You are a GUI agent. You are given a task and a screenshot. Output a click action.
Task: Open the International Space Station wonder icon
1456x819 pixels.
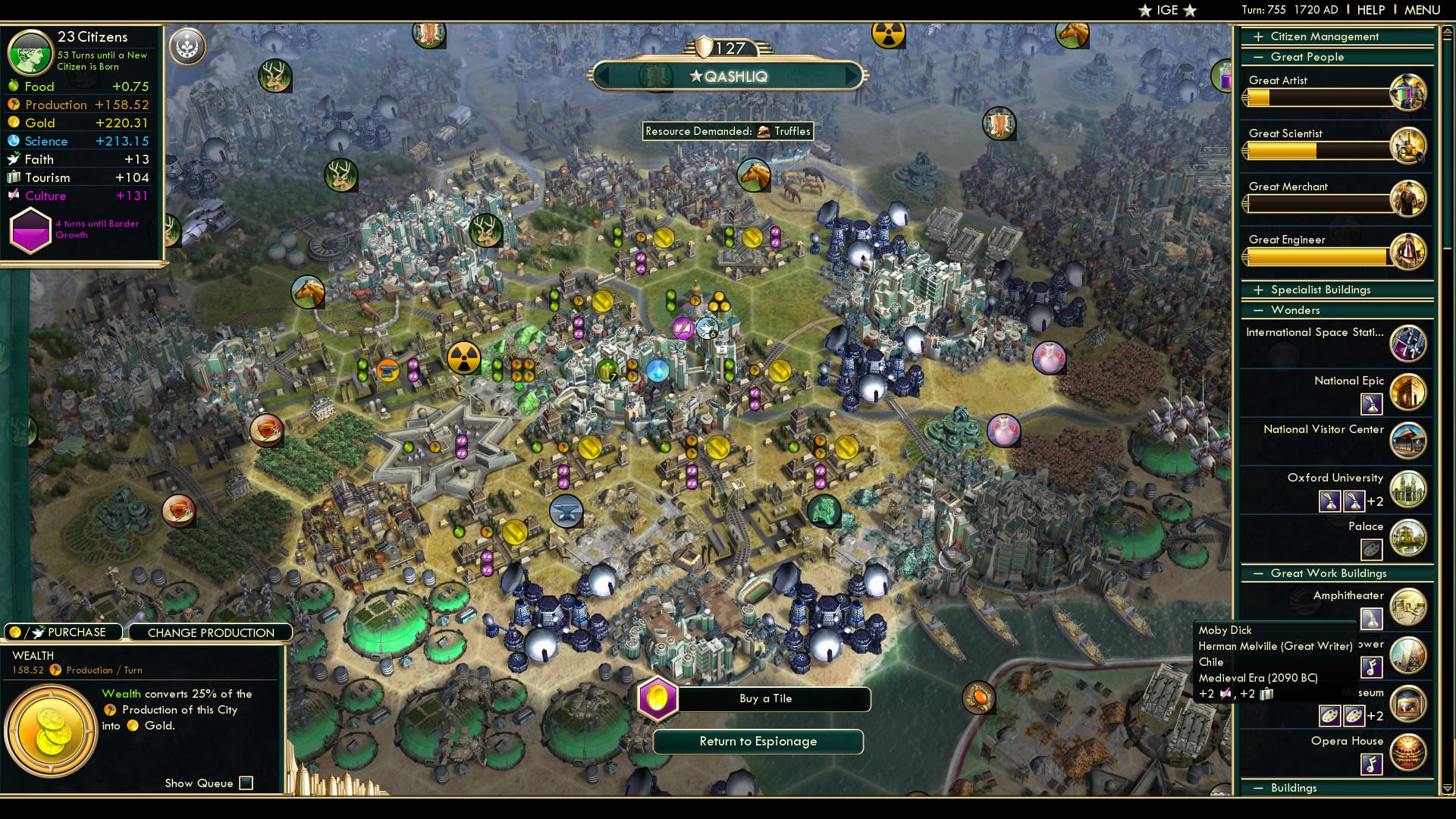coord(1408,344)
